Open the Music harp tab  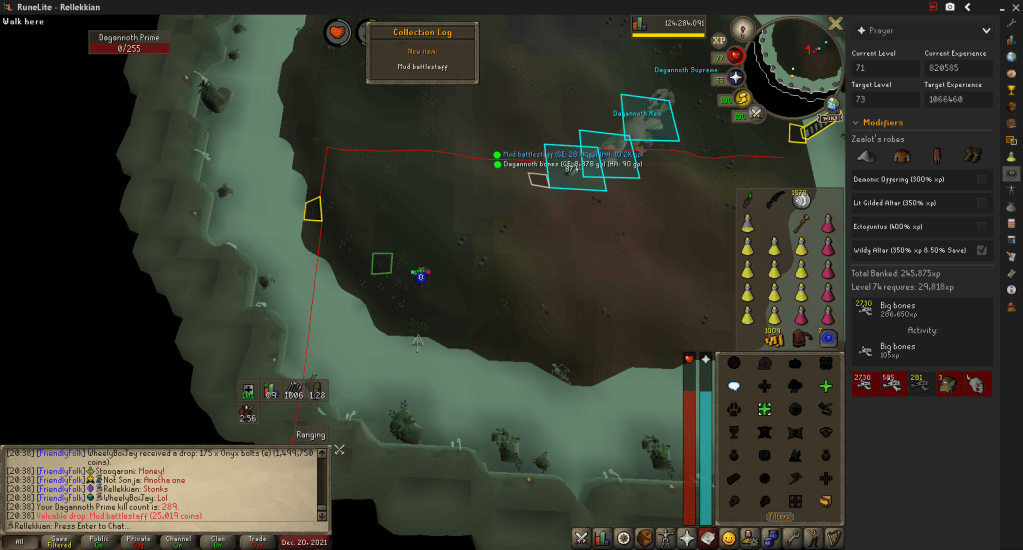click(x=834, y=538)
